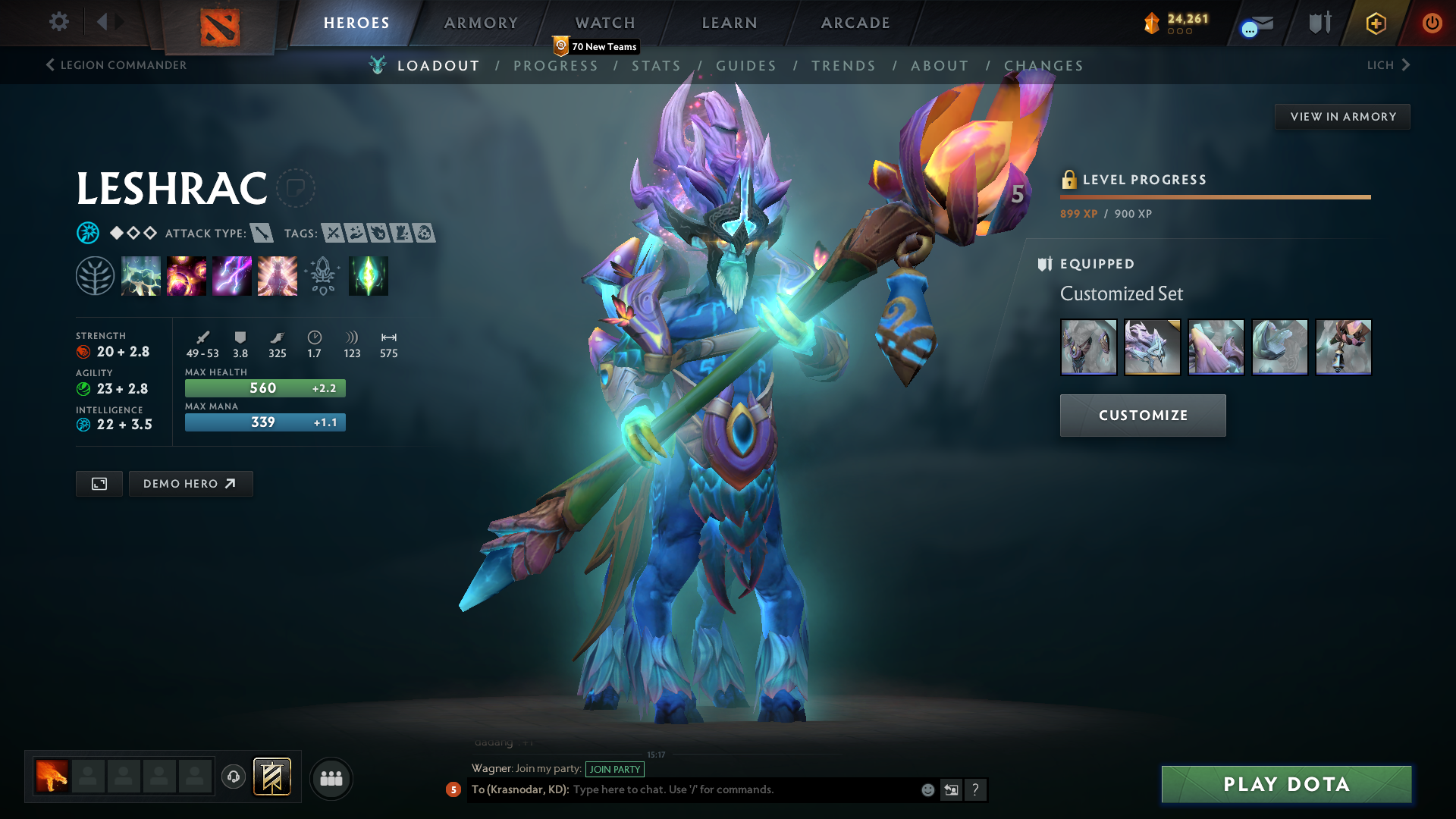Select the Split Earth ability icon
The width and height of the screenshot is (1456, 819).
[140, 275]
